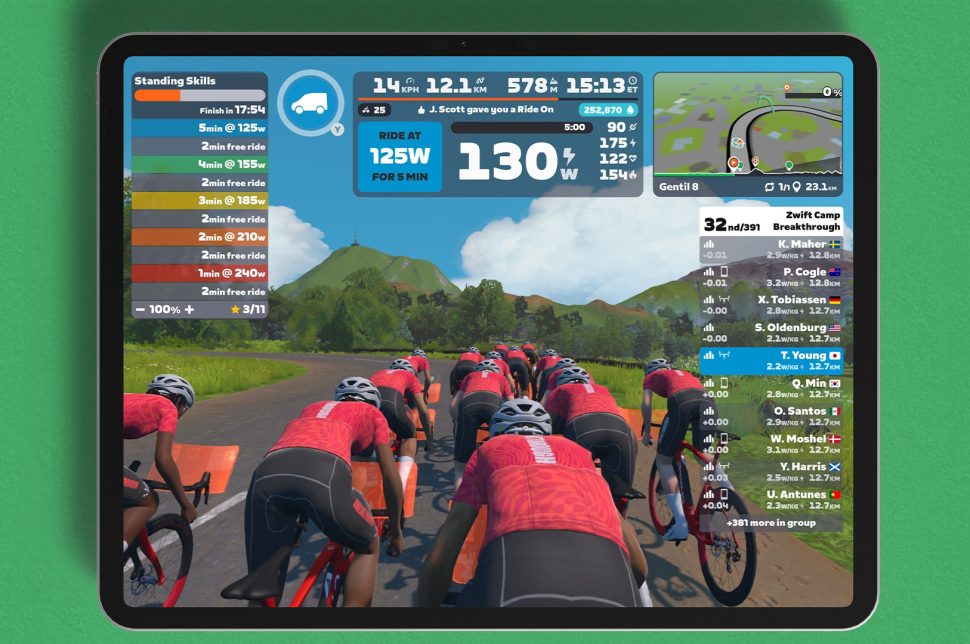Select O. Santos in the rider list
The width and height of the screenshot is (970, 644).
pyautogui.click(x=771, y=417)
